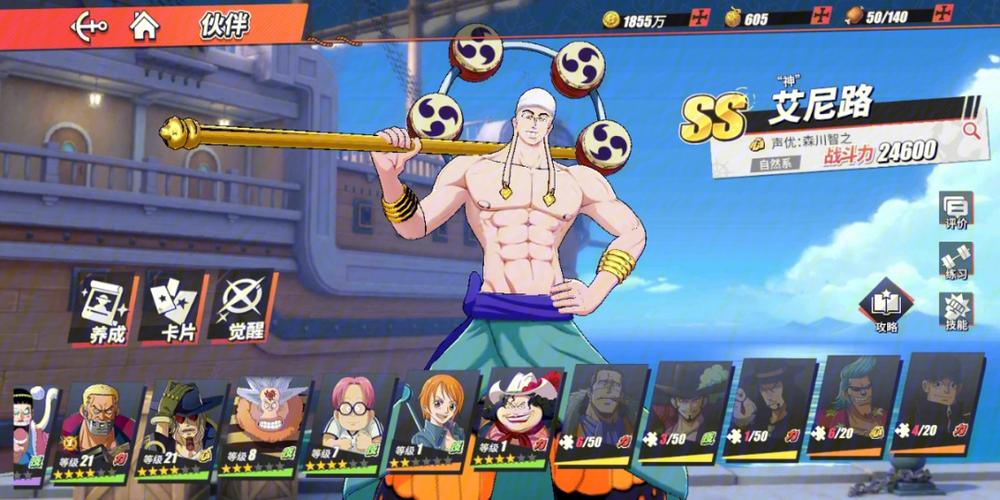Open the 技能 skills panel
This screenshot has width=1000, height=500.
(955, 312)
